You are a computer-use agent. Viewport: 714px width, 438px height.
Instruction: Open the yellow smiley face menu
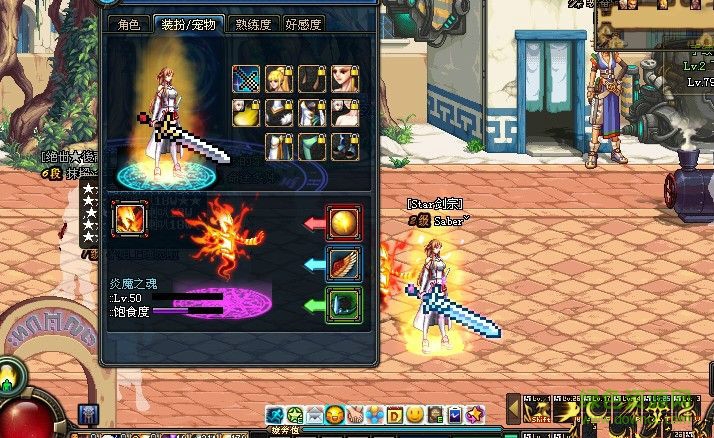pyautogui.click(x=415, y=414)
